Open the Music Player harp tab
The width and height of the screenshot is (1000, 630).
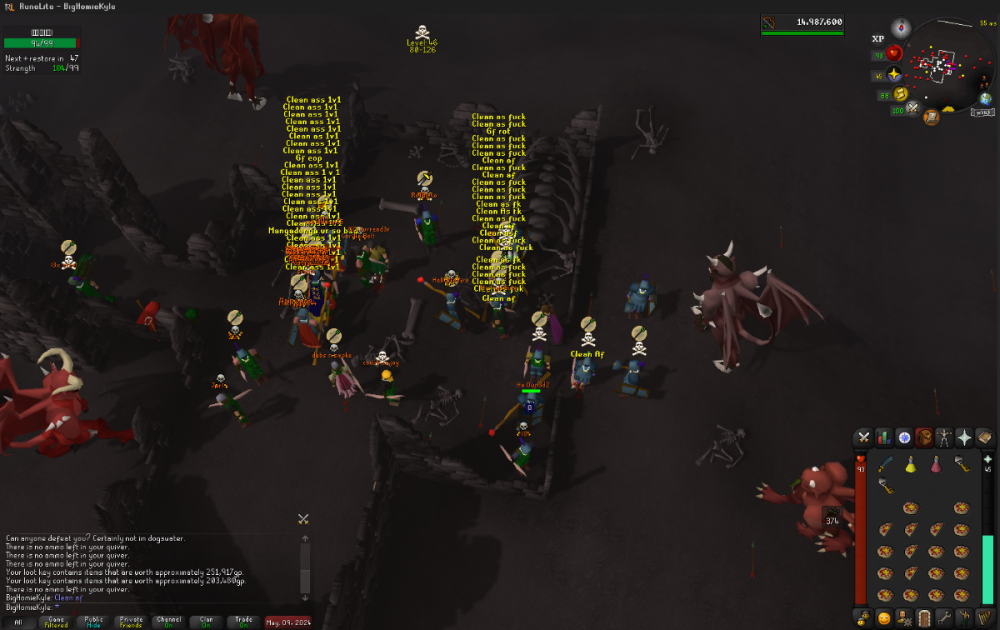click(x=984, y=618)
